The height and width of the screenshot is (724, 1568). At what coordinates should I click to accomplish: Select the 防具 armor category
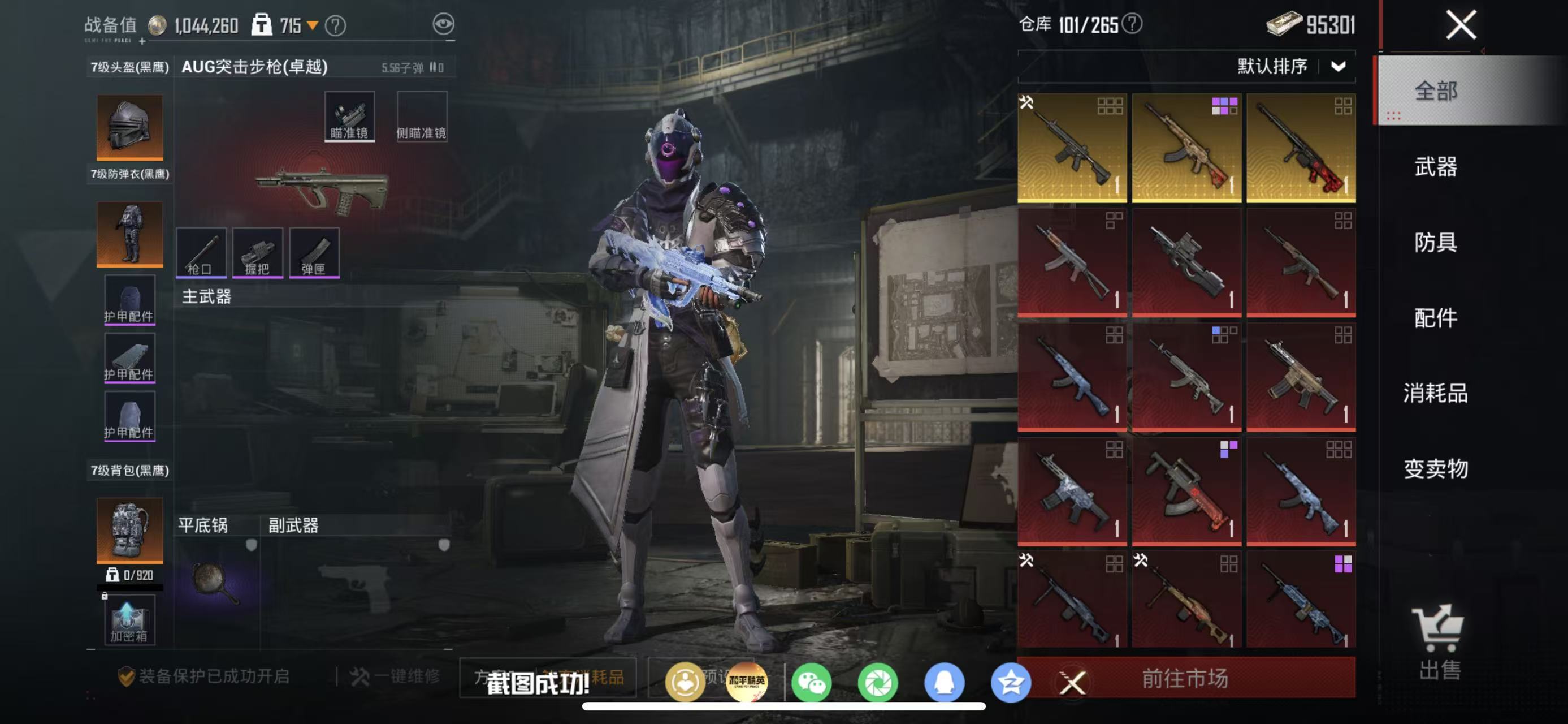[1435, 242]
